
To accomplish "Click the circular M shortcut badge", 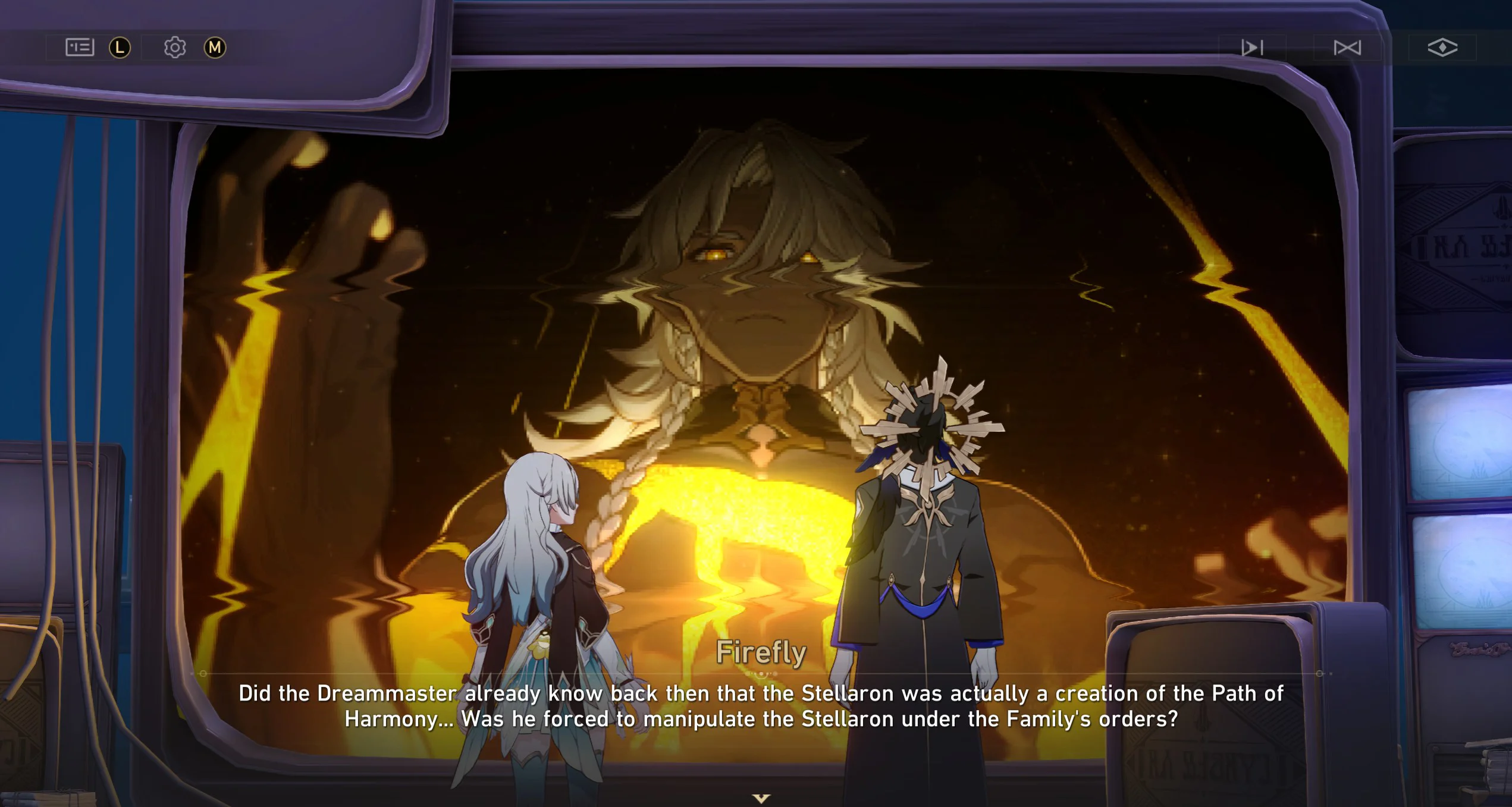I will tap(215, 47).
